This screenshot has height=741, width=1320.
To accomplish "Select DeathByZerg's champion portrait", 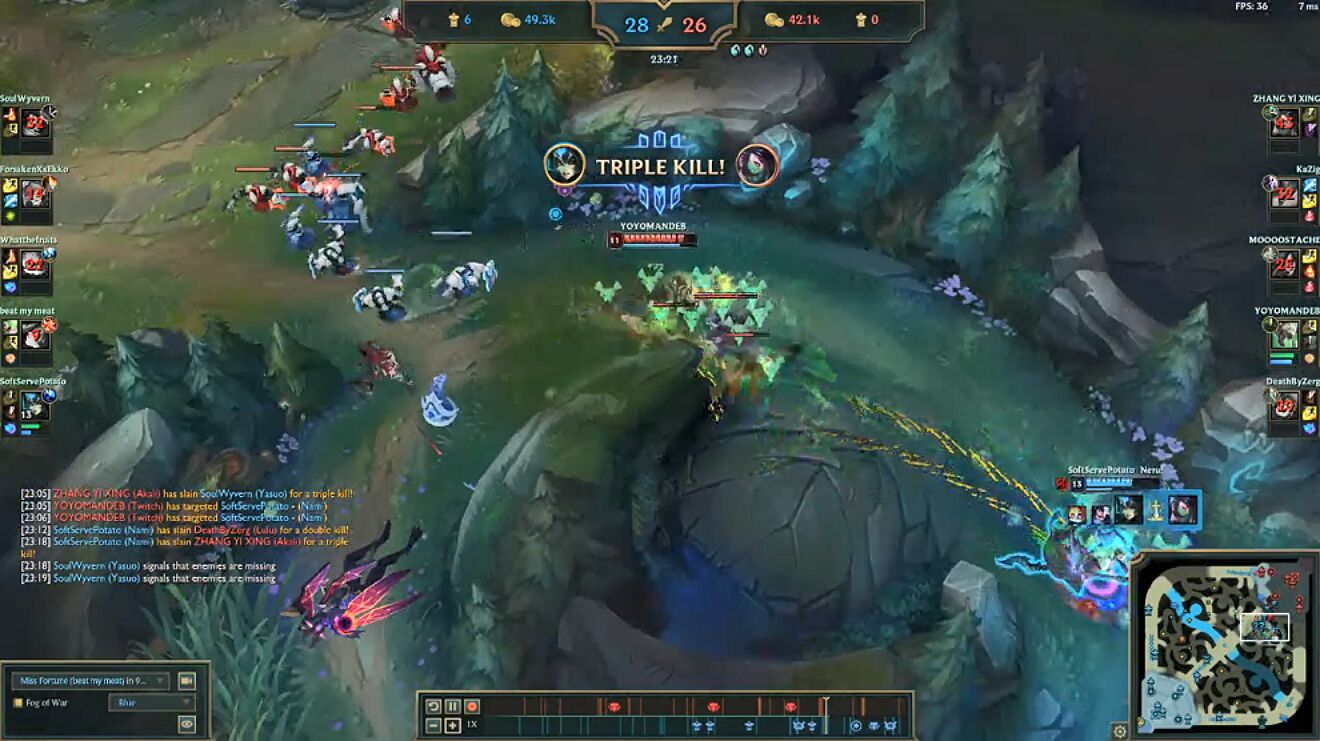I will (1284, 406).
